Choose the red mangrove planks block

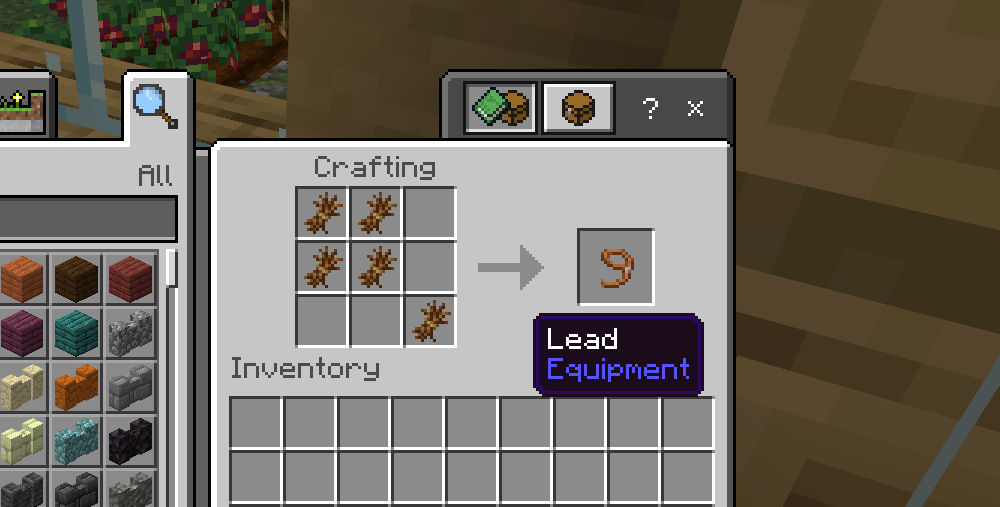(131, 278)
